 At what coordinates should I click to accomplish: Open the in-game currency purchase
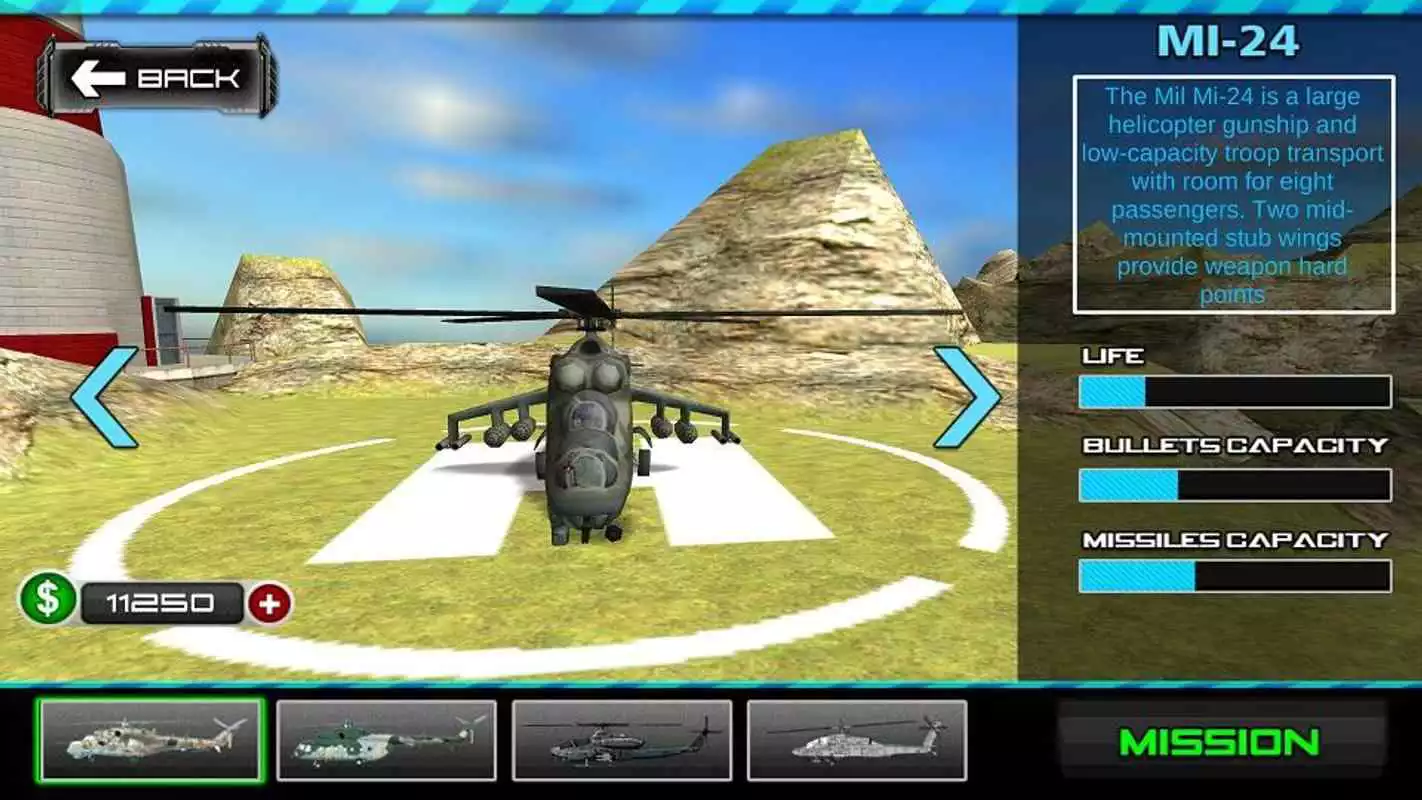(x=268, y=600)
